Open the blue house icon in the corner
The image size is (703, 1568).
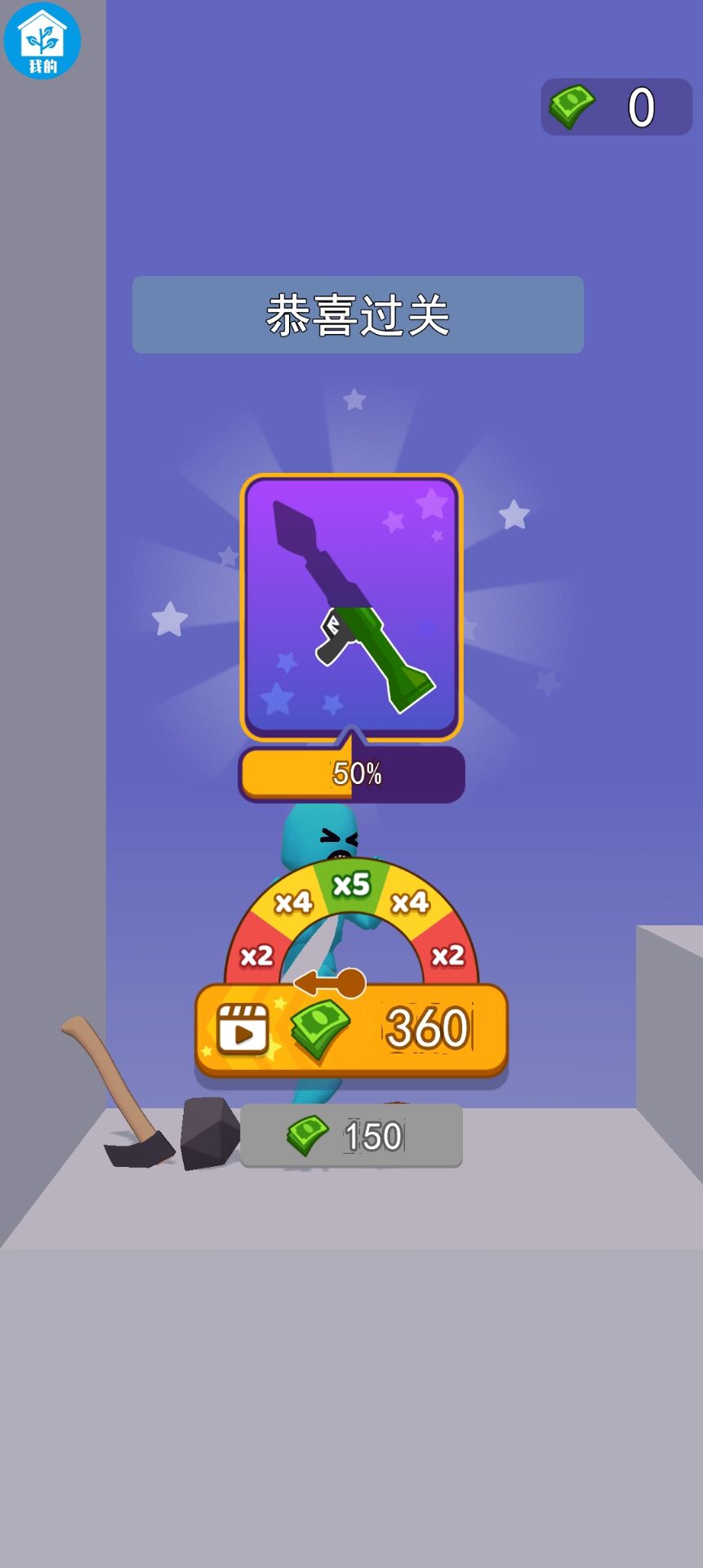pos(42,41)
